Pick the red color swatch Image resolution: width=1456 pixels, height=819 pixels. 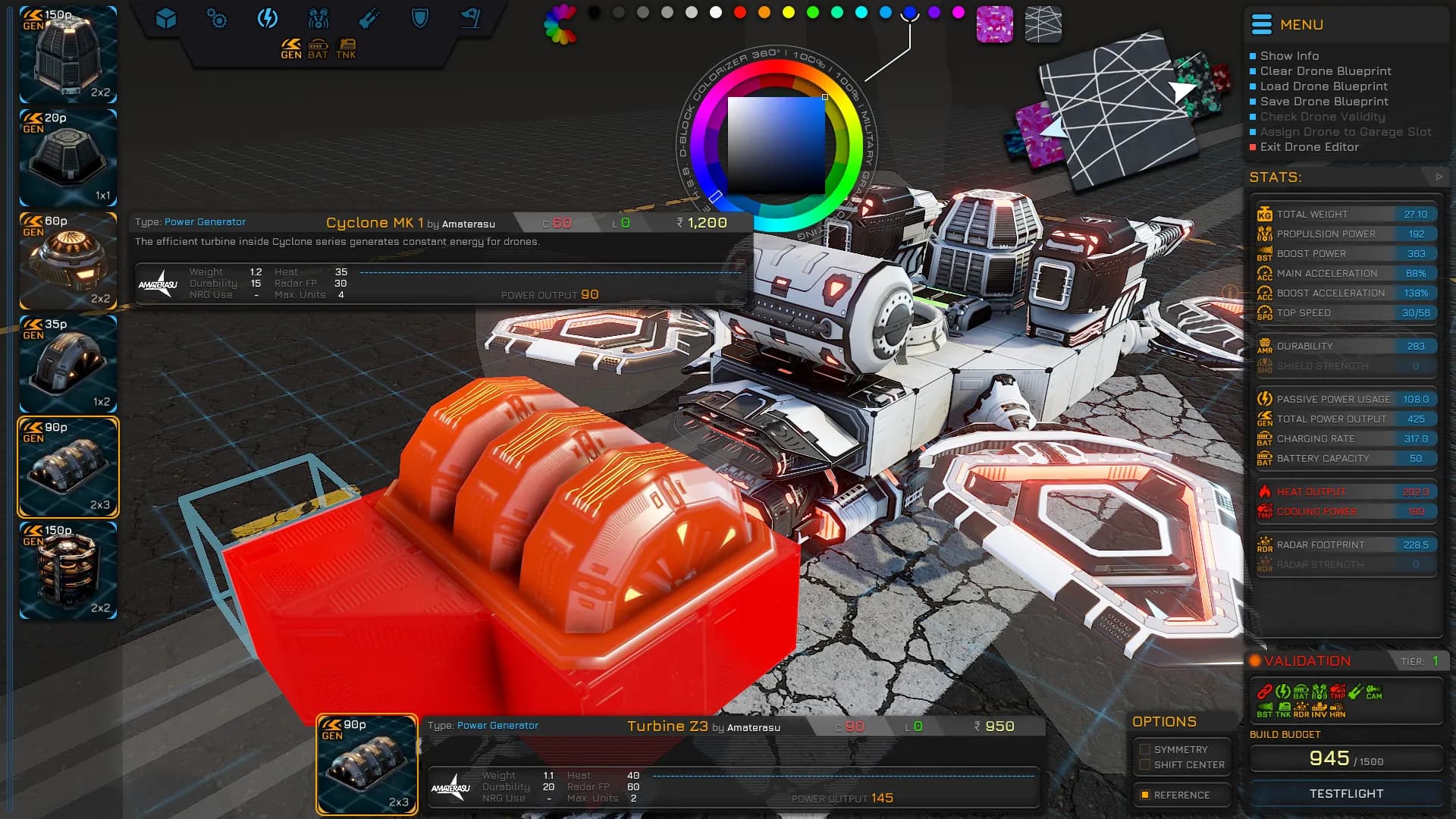[x=740, y=12]
